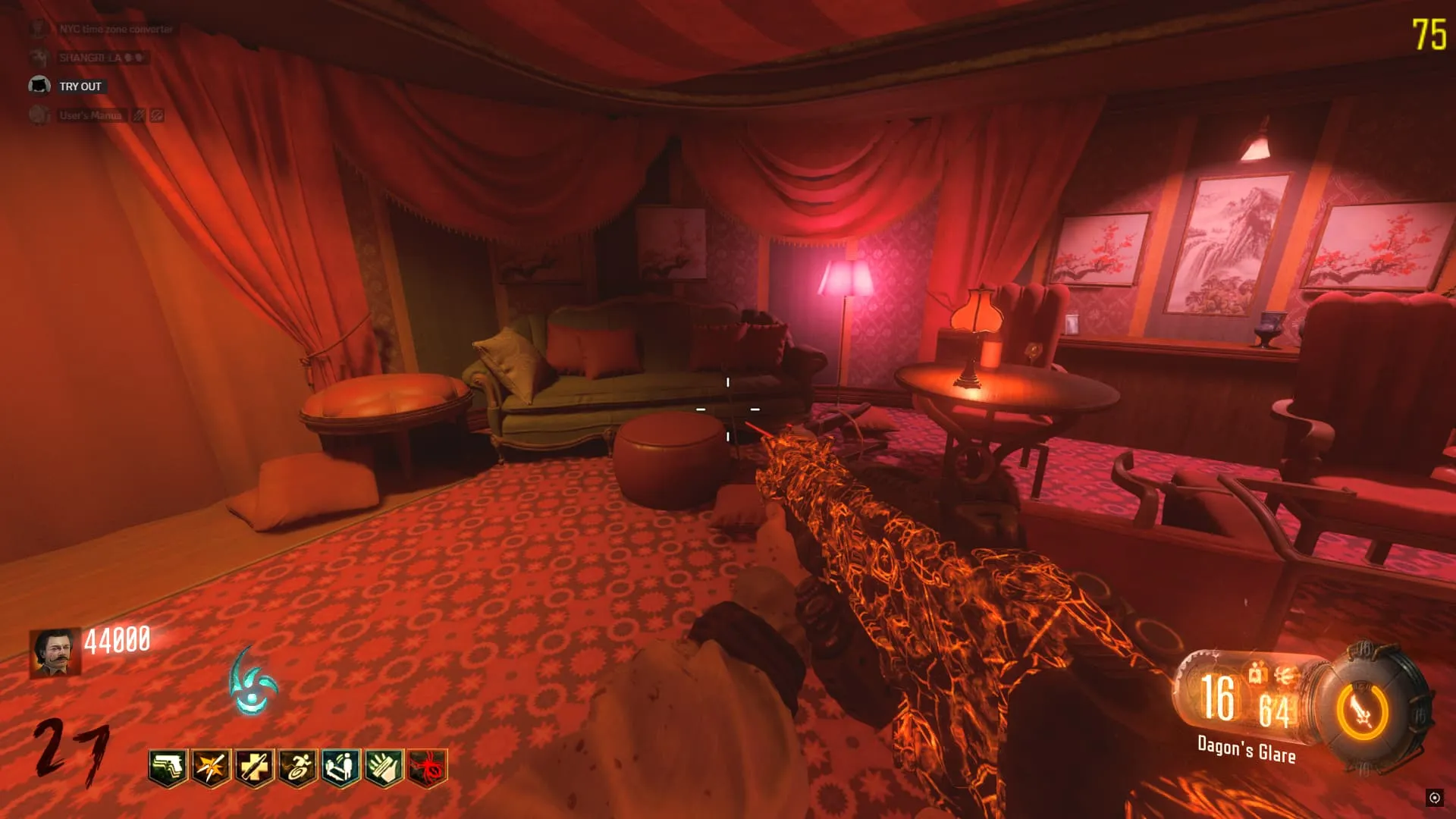This screenshot has width=1456, height=819.
Task: Click the circular overlay button in corner
Action: tap(1434, 797)
